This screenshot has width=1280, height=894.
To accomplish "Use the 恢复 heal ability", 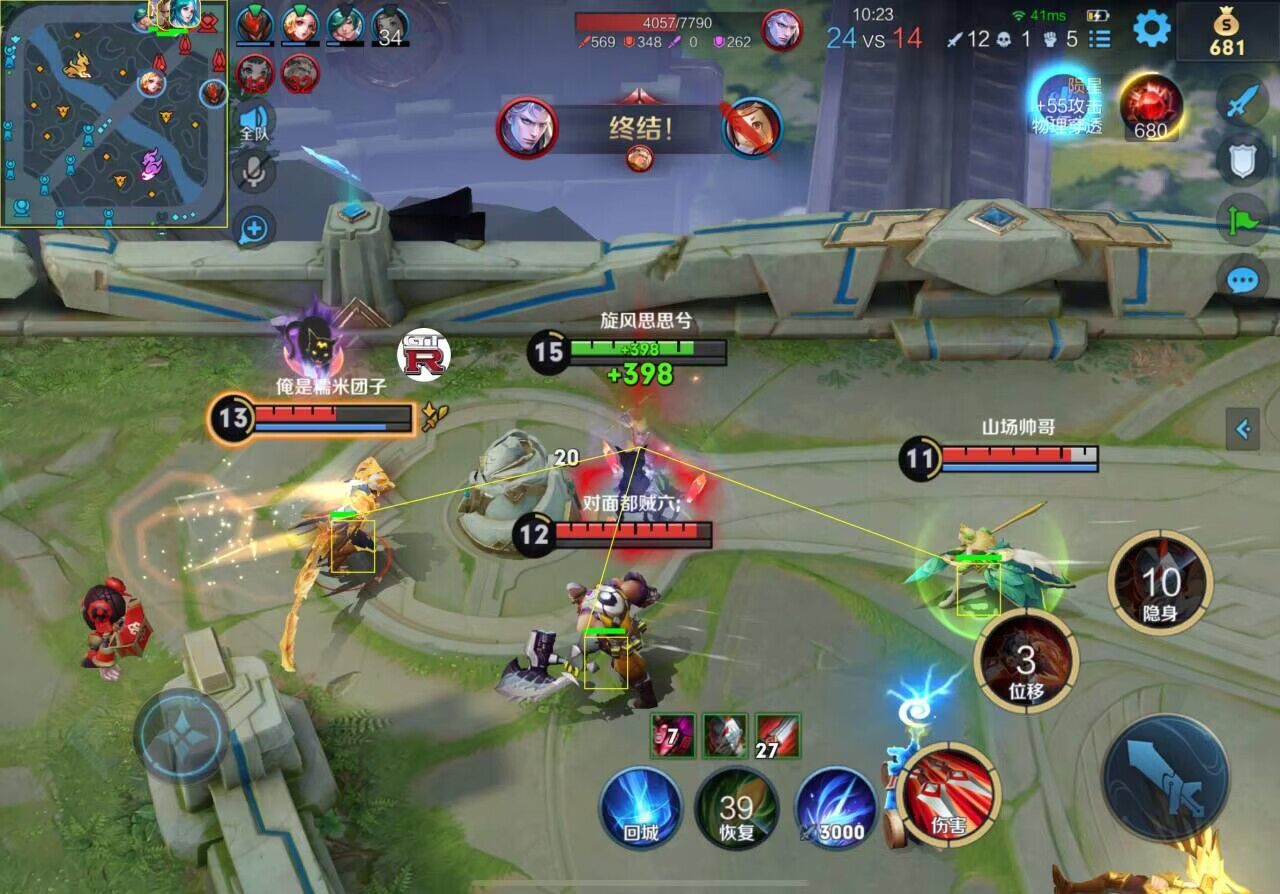I will (737, 808).
